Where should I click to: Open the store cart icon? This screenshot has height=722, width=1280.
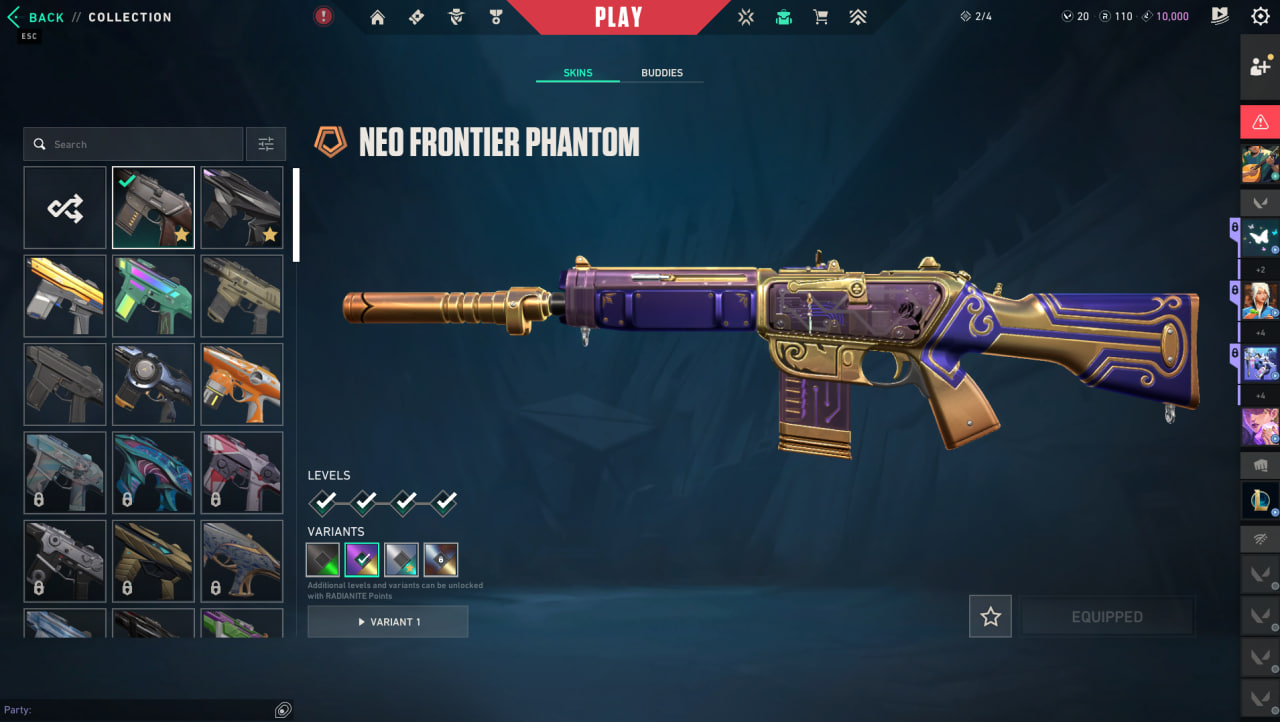click(x=821, y=17)
